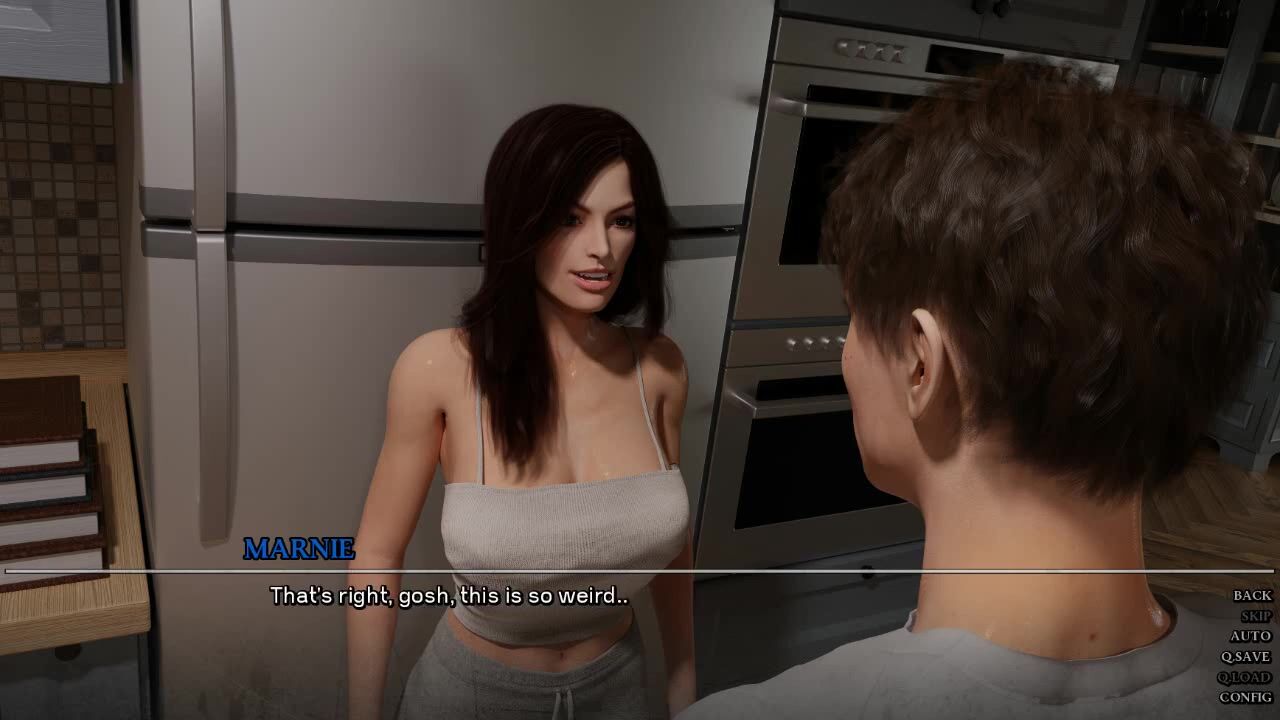
Task: Open the CONFIG menu
Action: [1246, 697]
